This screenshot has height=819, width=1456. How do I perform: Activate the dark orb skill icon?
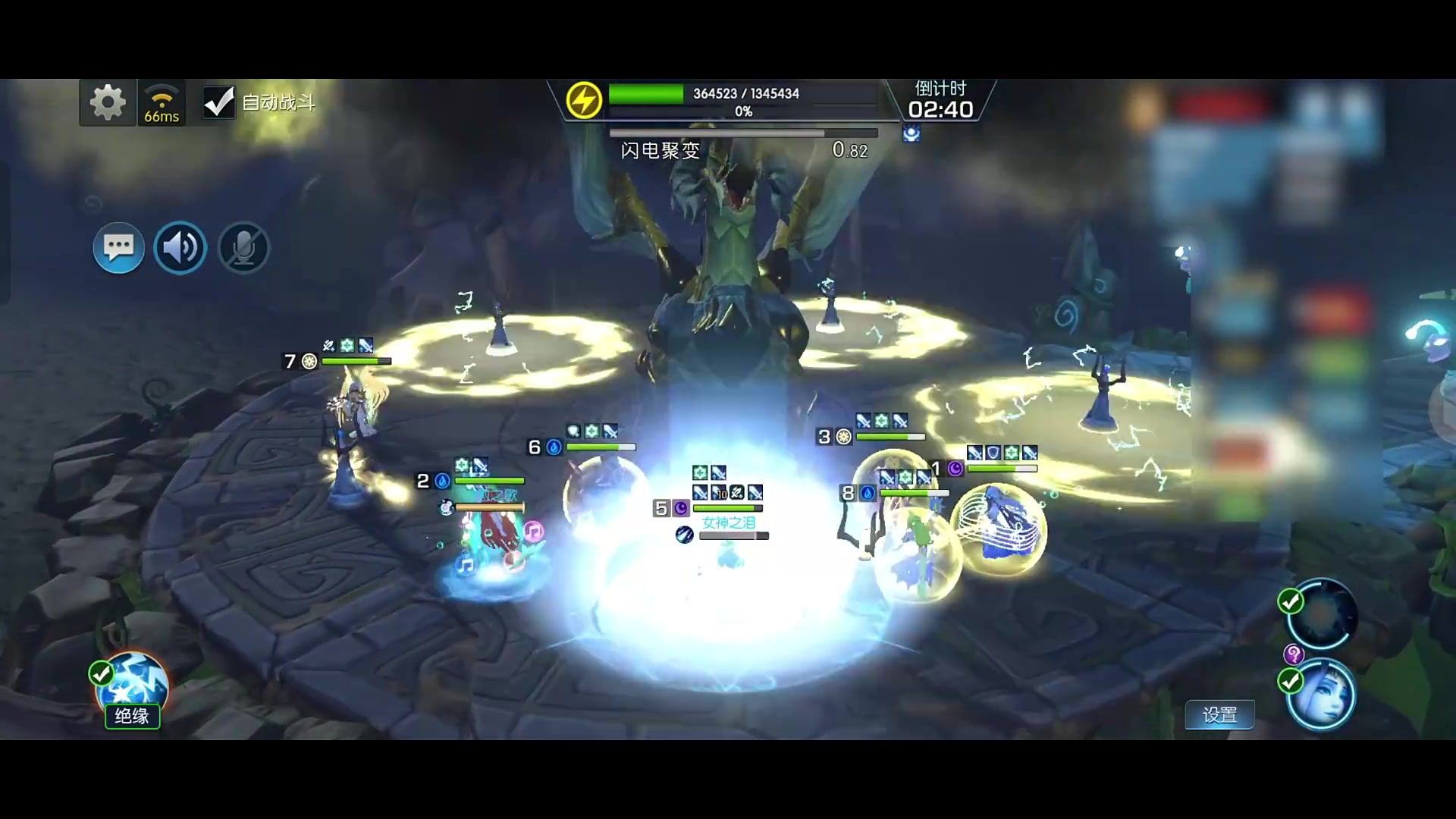(1321, 614)
